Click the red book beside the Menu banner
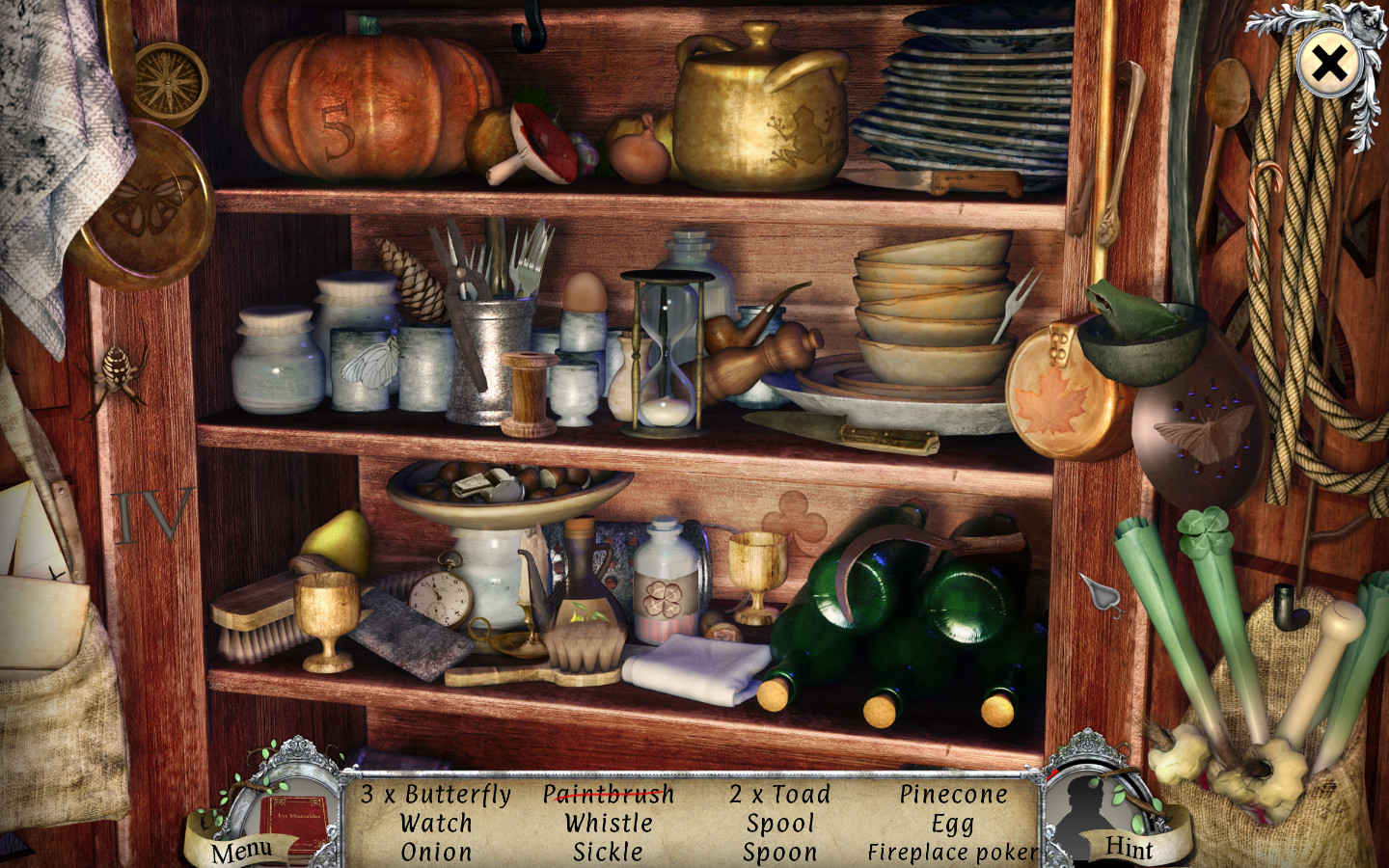 [296, 813]
